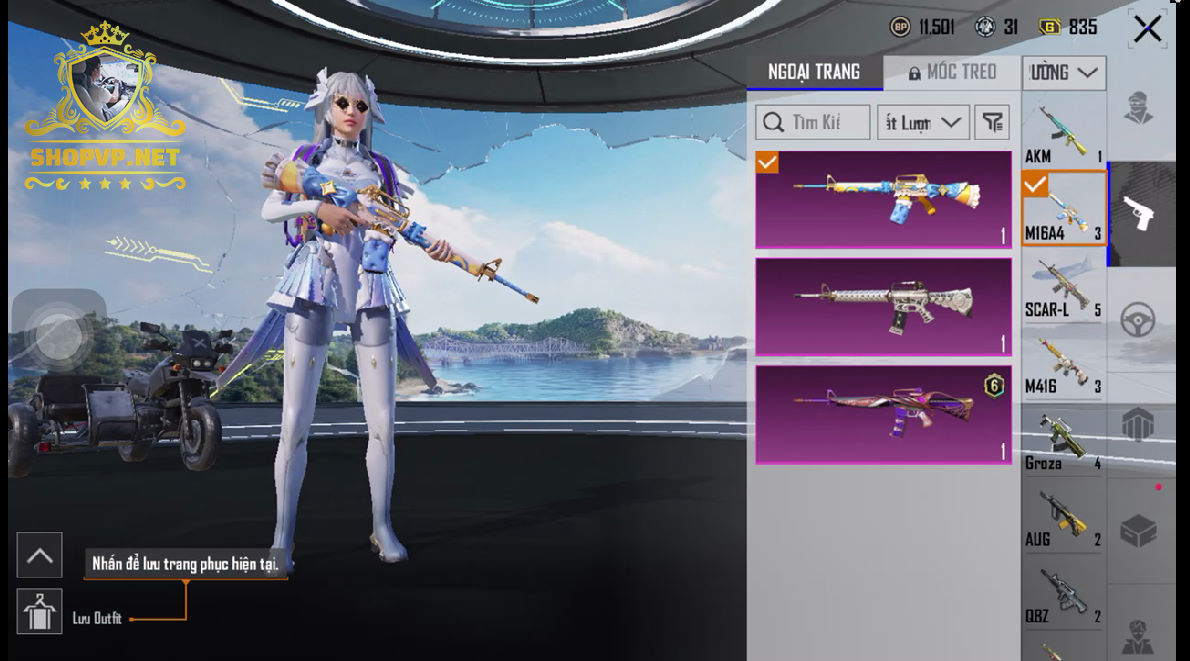This screenshot has height=661, width=1190.
Task: Open the vehicle steering wheel category
Action: click(x=1139, y=320)
